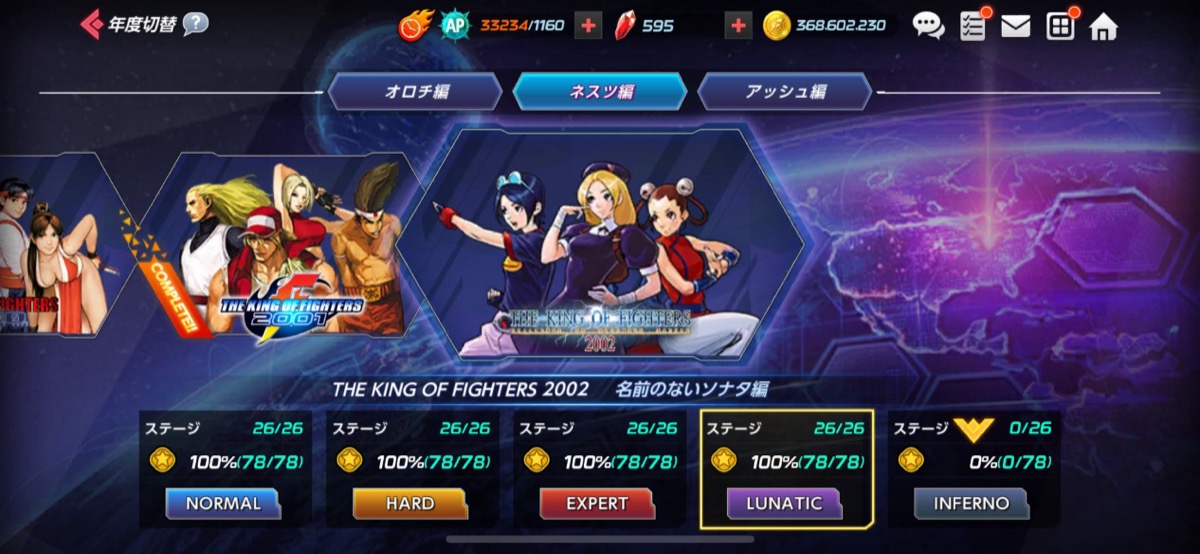Open the mail envelope
This screenshot has height=554, width=1200.
[1015, 26]
